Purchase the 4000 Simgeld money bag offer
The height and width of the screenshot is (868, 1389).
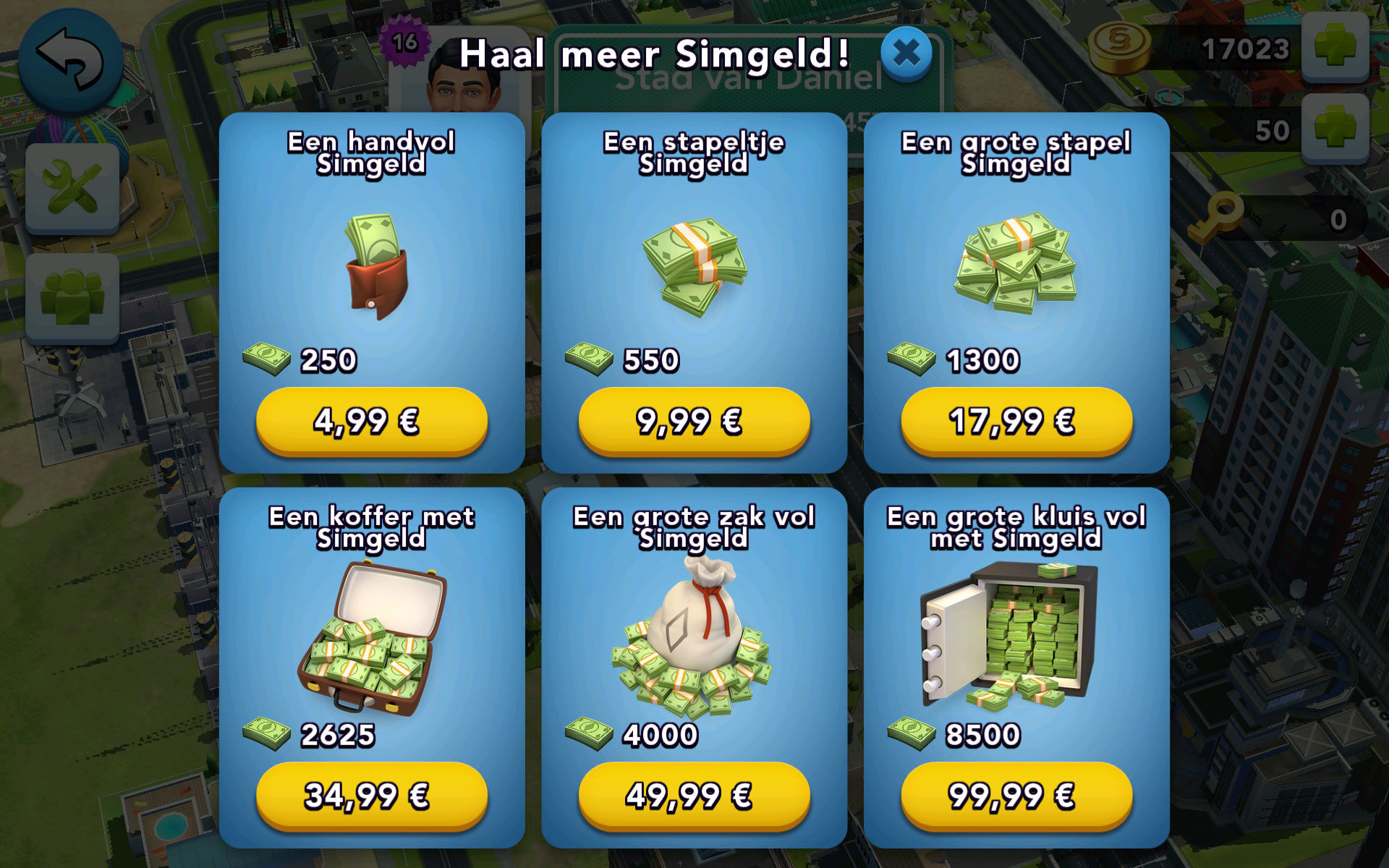[x=692, y=796]
